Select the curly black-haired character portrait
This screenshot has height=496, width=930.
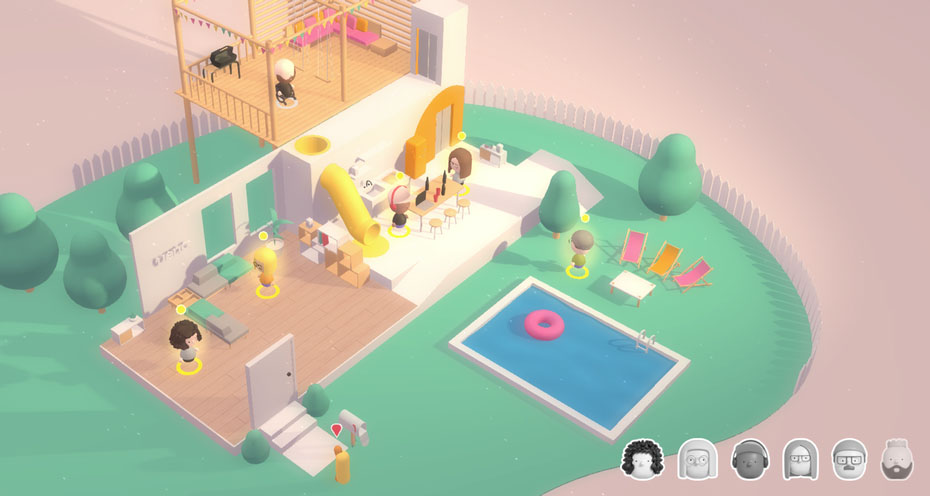tap(643, 459)
